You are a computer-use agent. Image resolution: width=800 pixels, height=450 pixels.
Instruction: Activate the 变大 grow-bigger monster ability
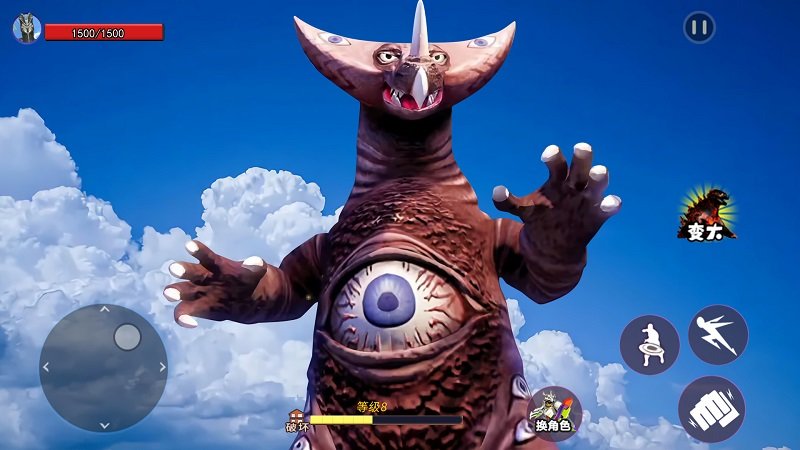[707, 213]
